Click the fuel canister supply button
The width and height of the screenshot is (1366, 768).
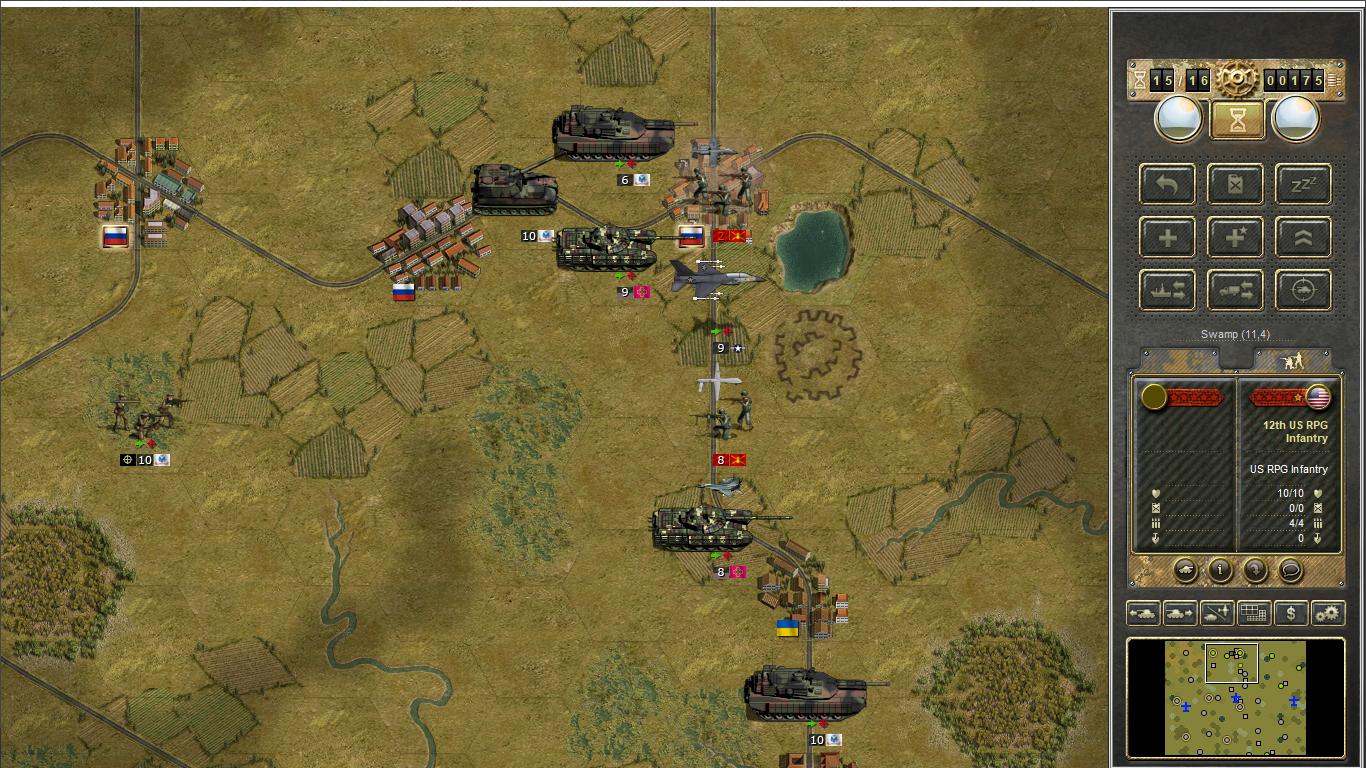tap(1236, 184)
